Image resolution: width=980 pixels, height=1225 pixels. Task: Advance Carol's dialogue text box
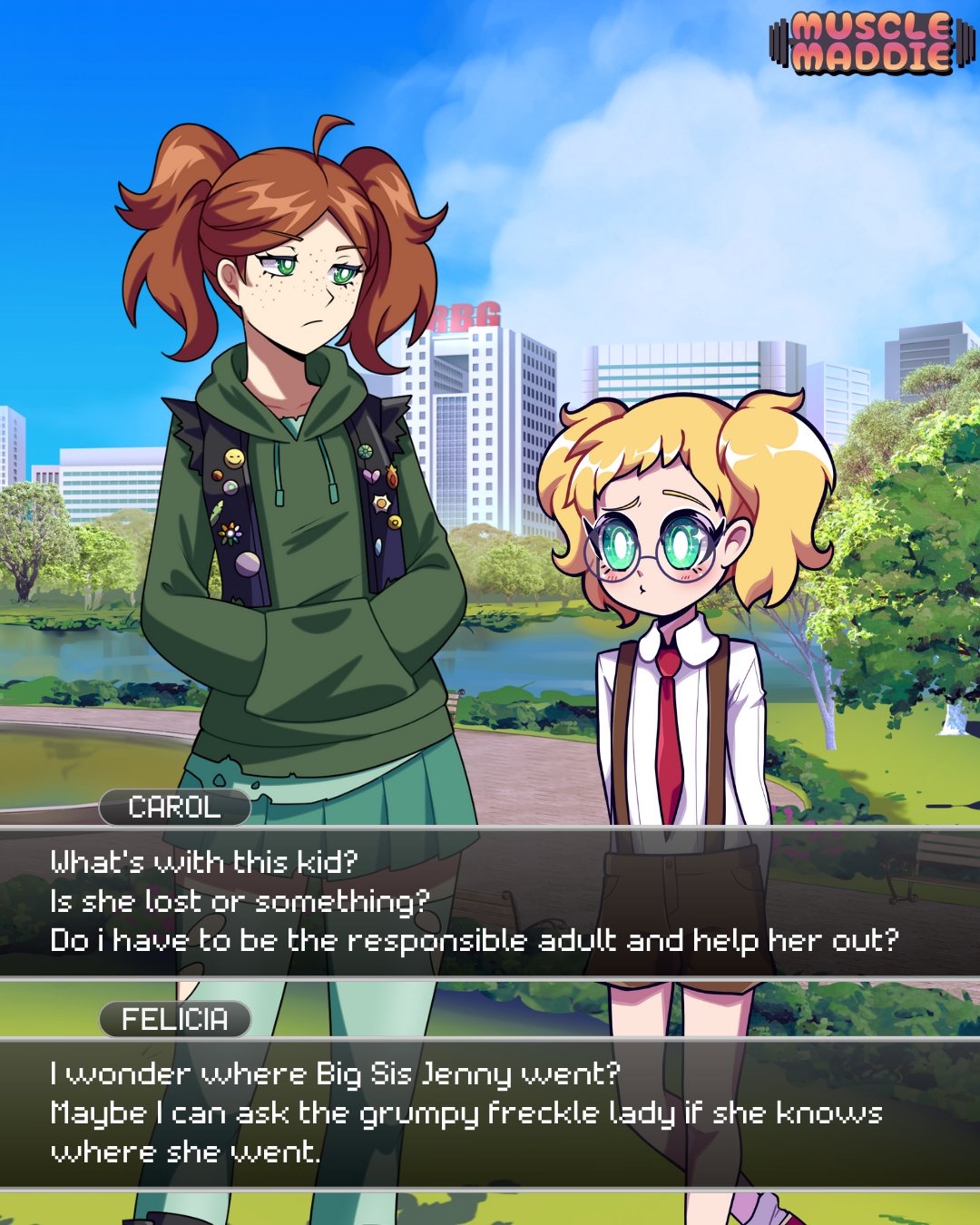click(x=490, y=902)
